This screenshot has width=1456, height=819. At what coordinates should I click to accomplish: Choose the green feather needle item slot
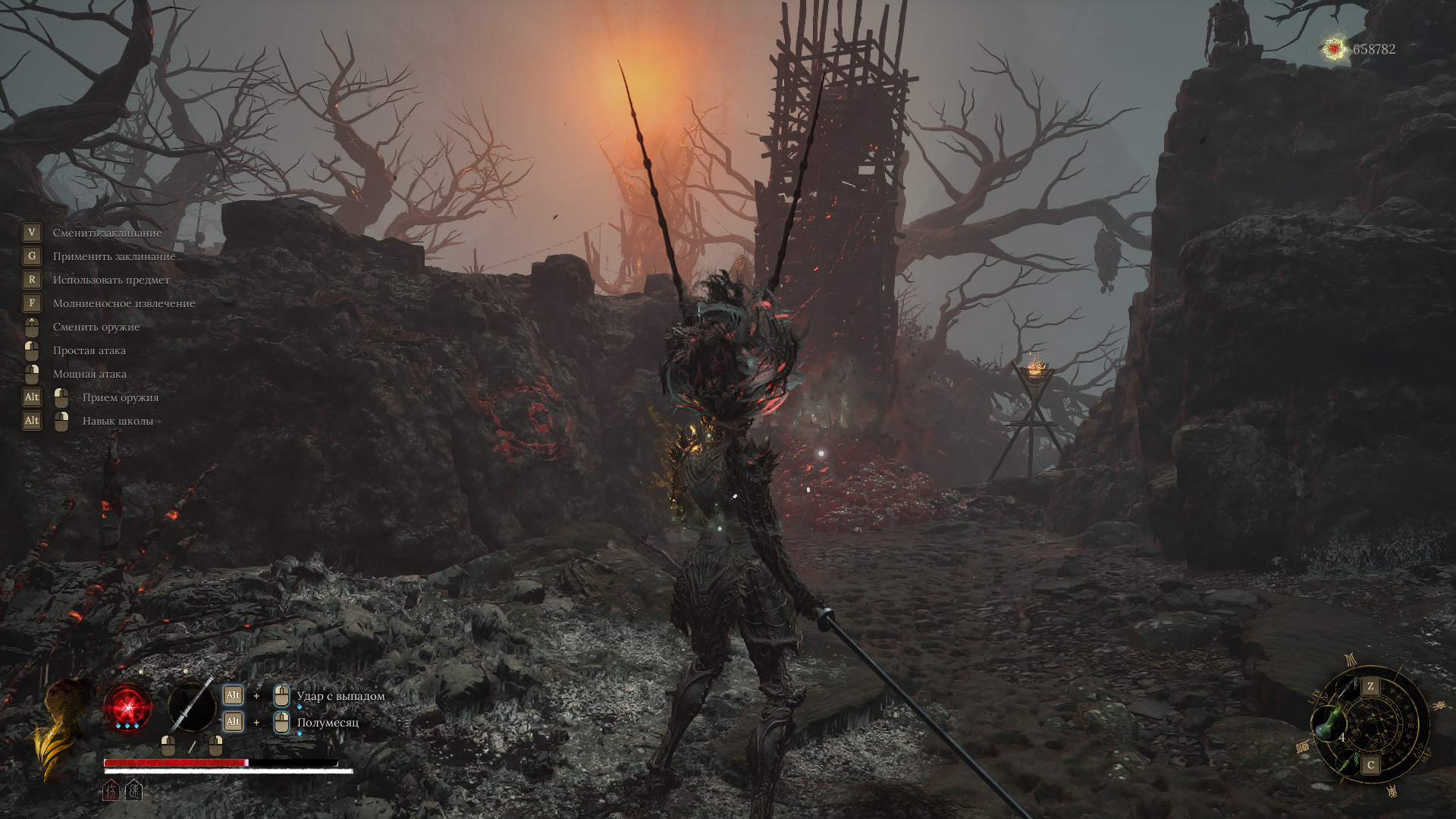point(1348,761)
